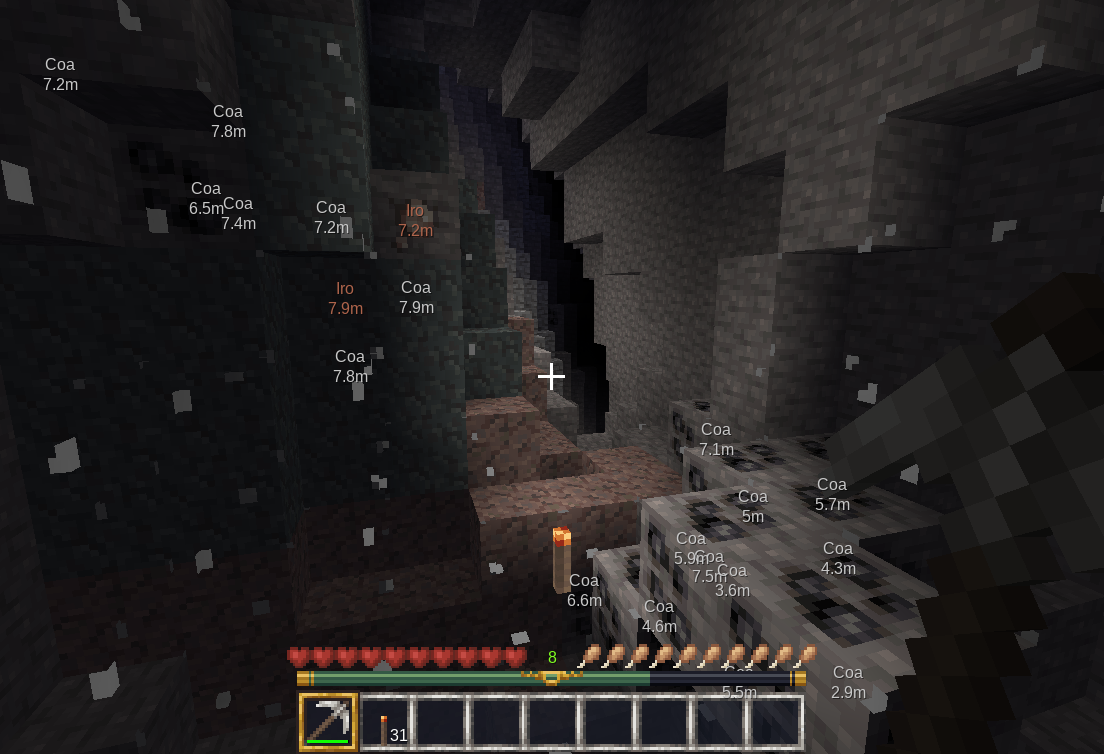Select the torch stack hotbar slot
1104x754 pixels.
click(386, 723)
